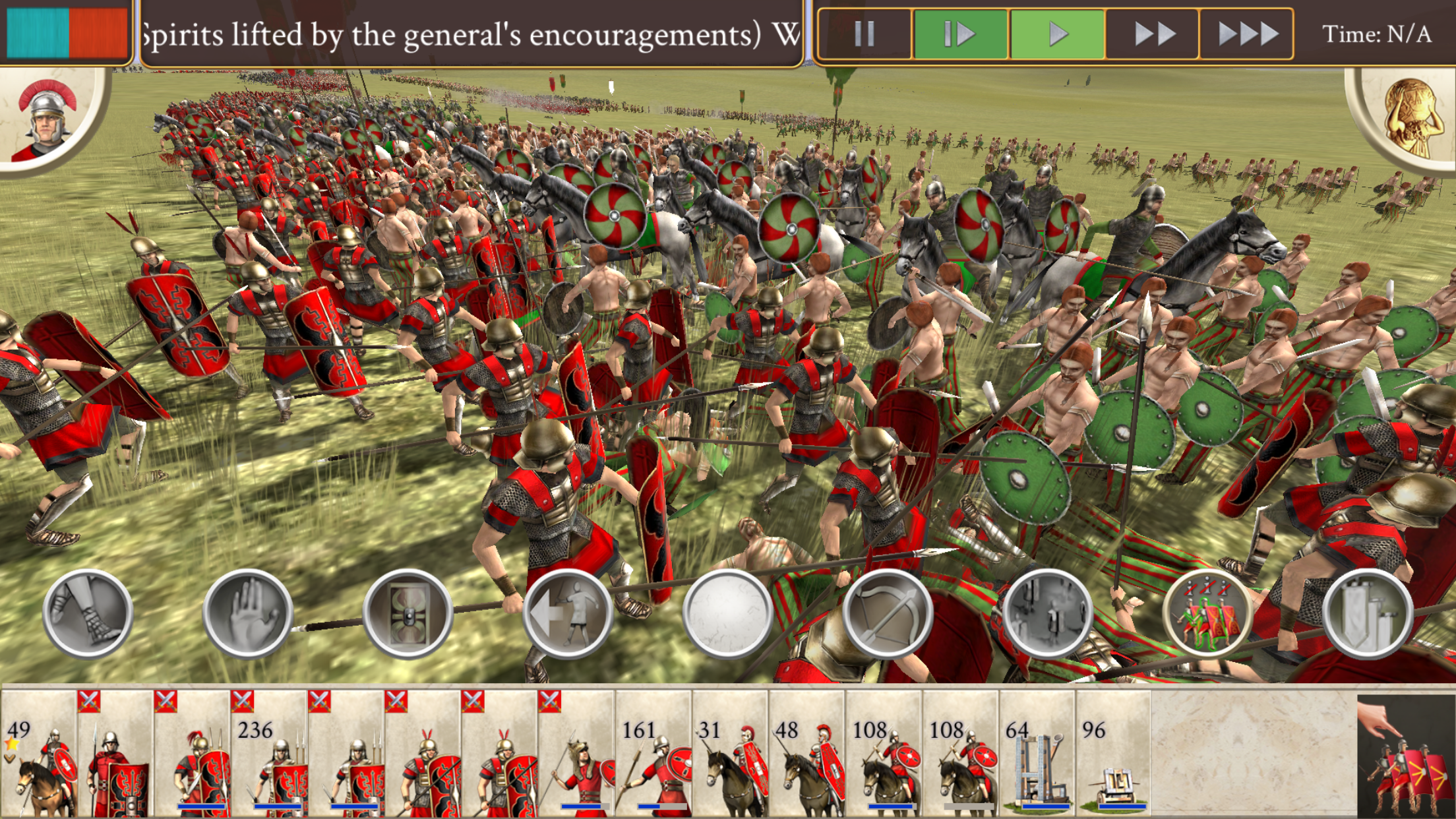Select double fast-forward speed
1456x819 pixels.
tap(1153, 34)
